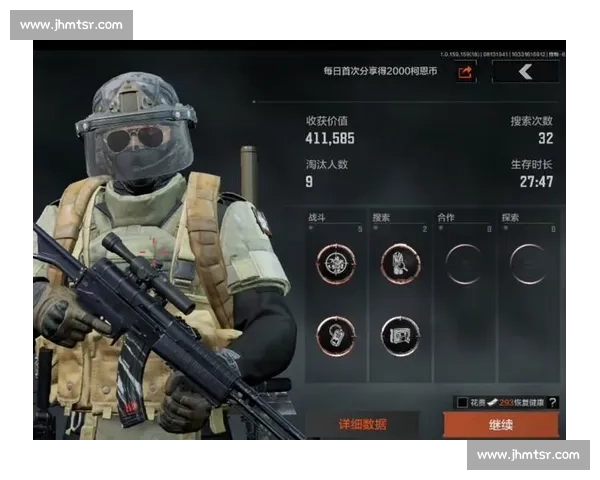View the figure medal under 搜索
The image size is (600, 480).
point(400,264)
